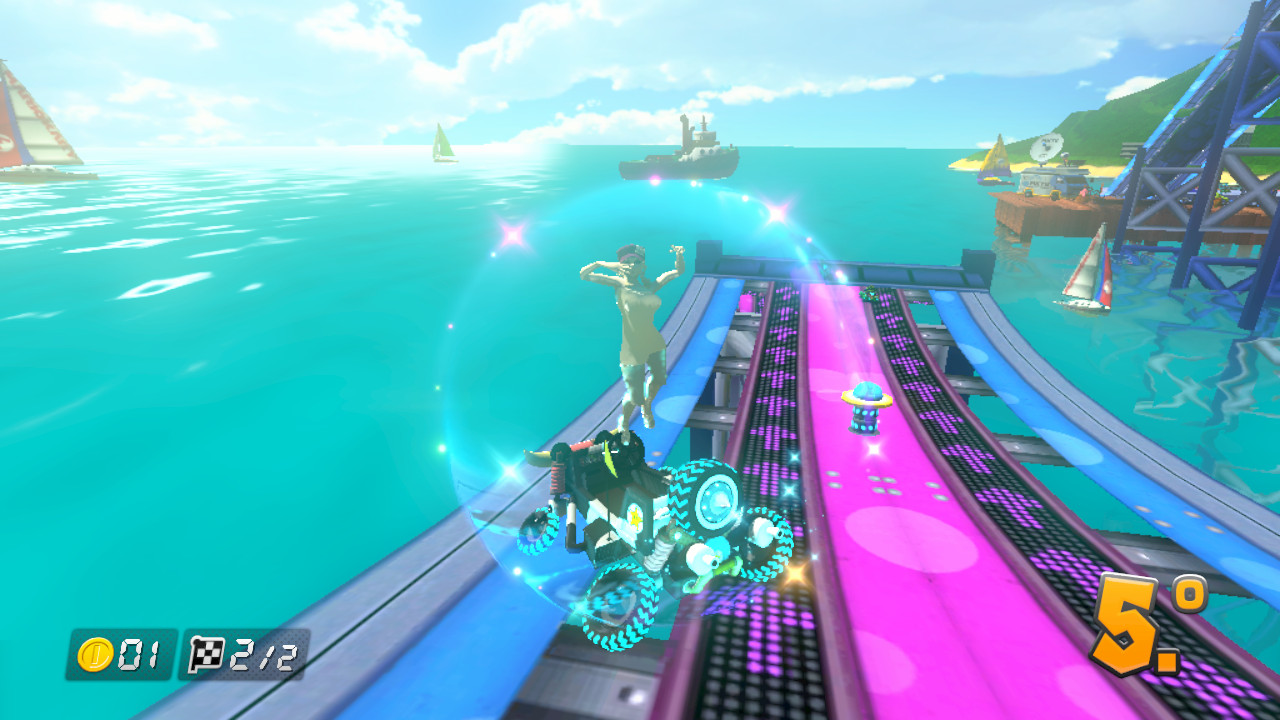This screenshot has height=720, width=1280.
Task: Click the yellow sailboat by the beach
Action: tap(995, 155)
